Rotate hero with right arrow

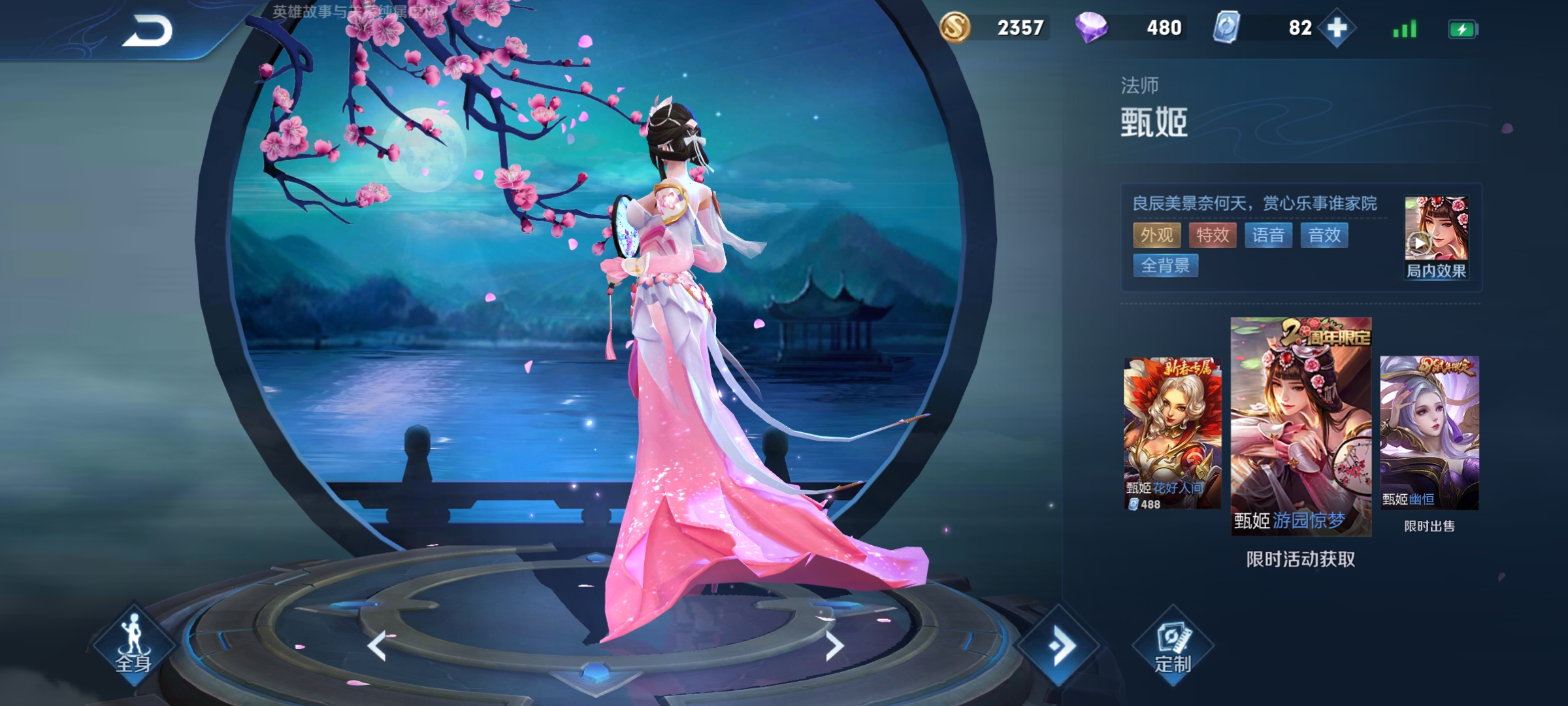click(834, 646)
